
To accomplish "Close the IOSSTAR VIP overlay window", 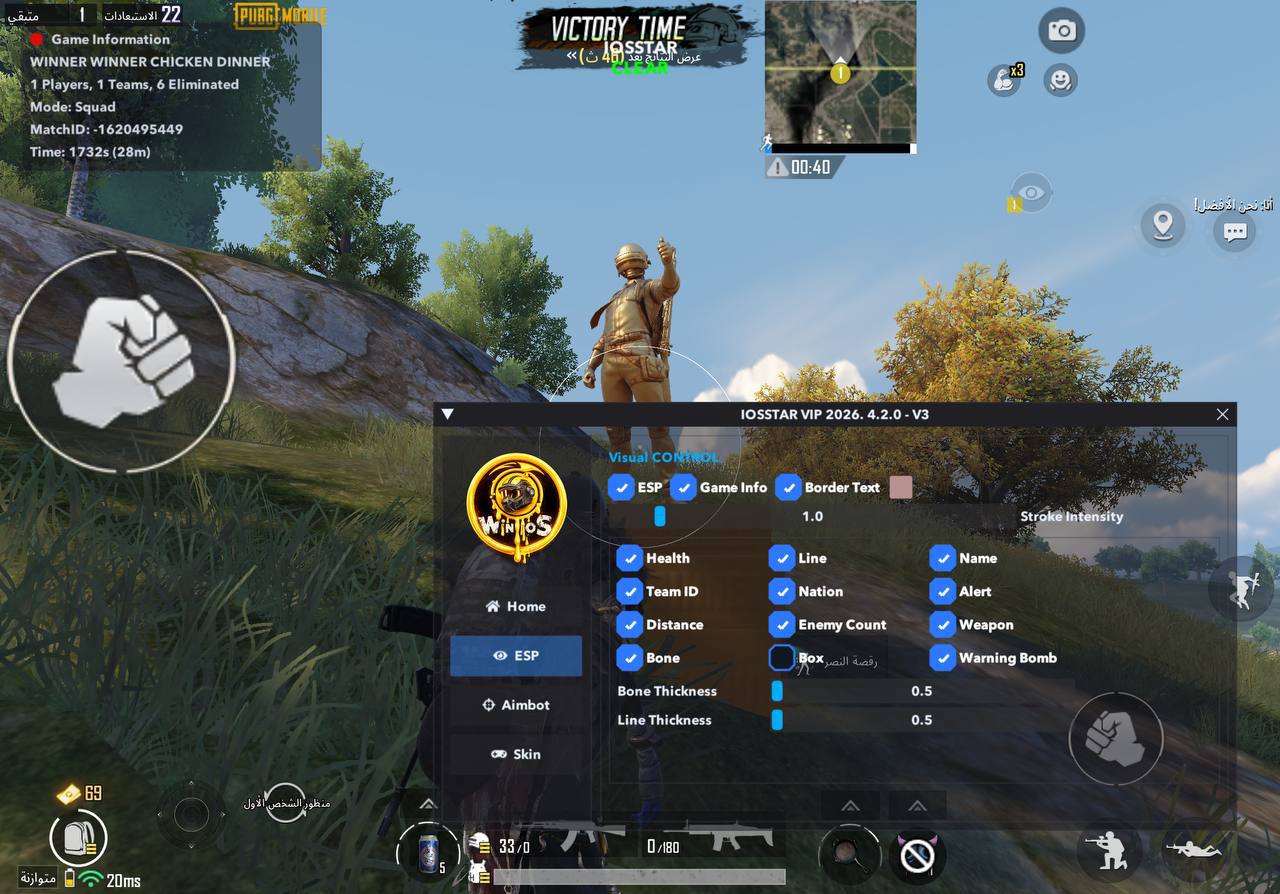I will pyautogui.click(x=1222, y=414).
